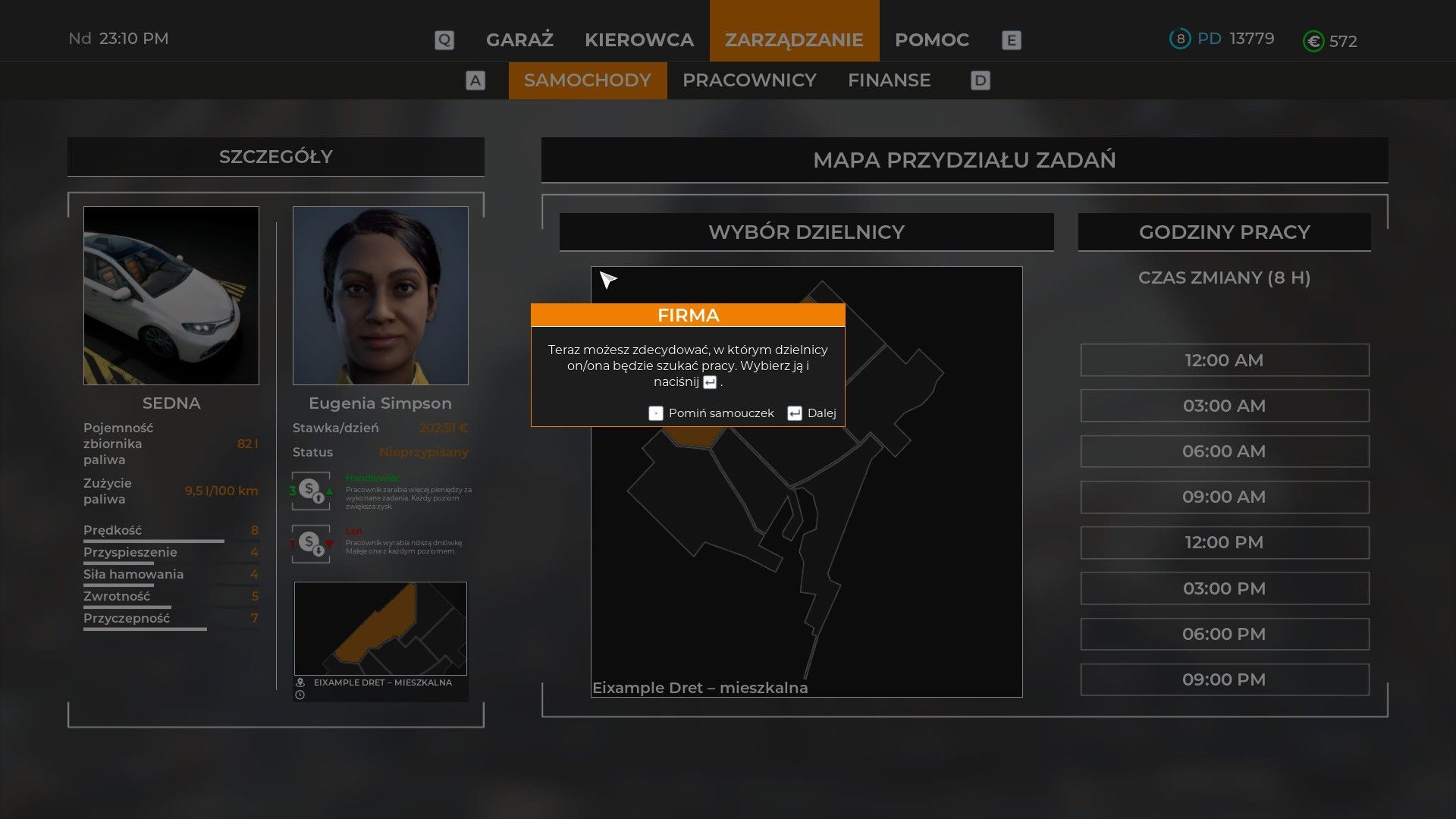
Task: Click the Sedna car thumbnail
Action: click(171, 296)
